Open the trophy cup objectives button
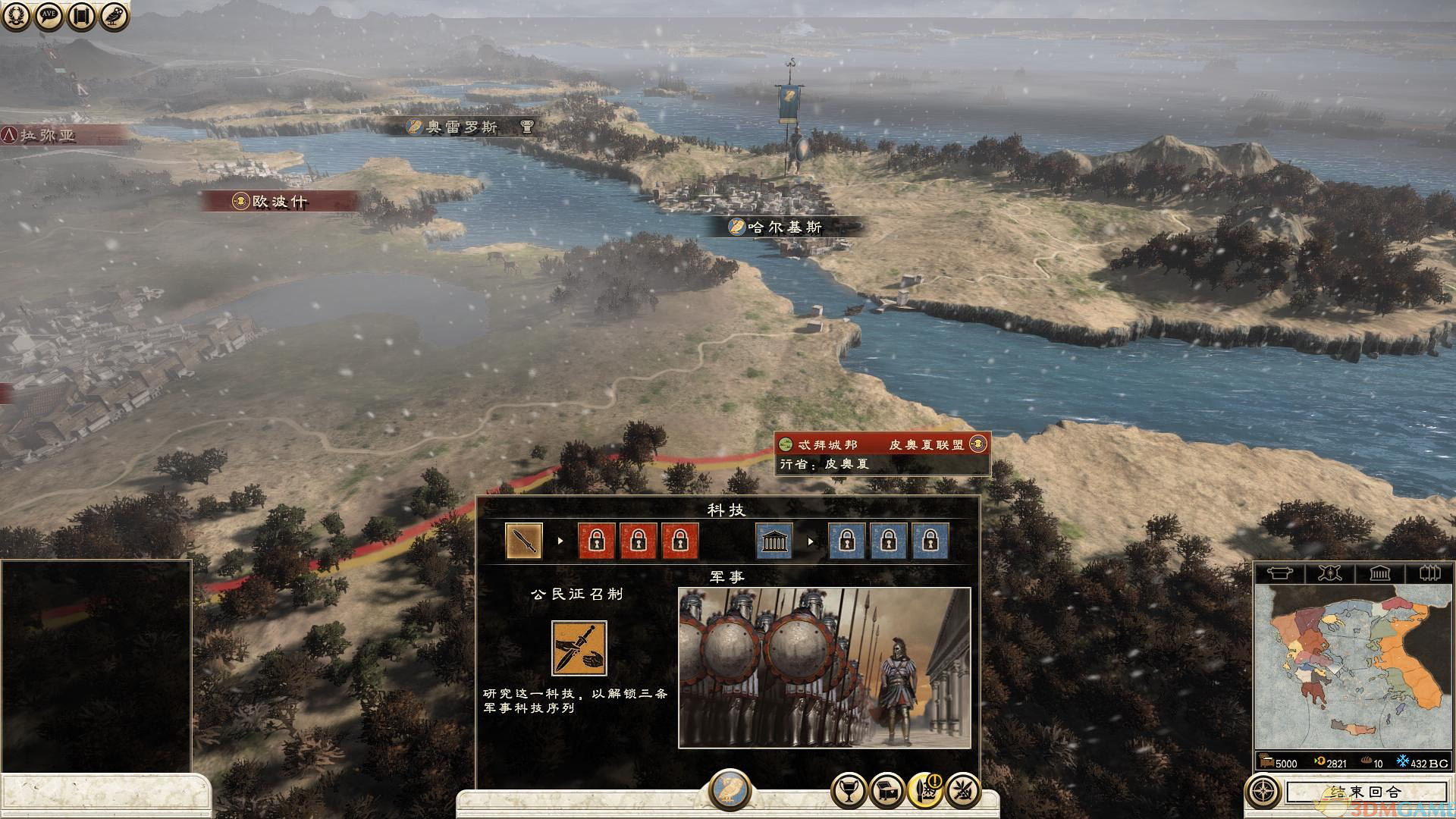 click(849, 791)
